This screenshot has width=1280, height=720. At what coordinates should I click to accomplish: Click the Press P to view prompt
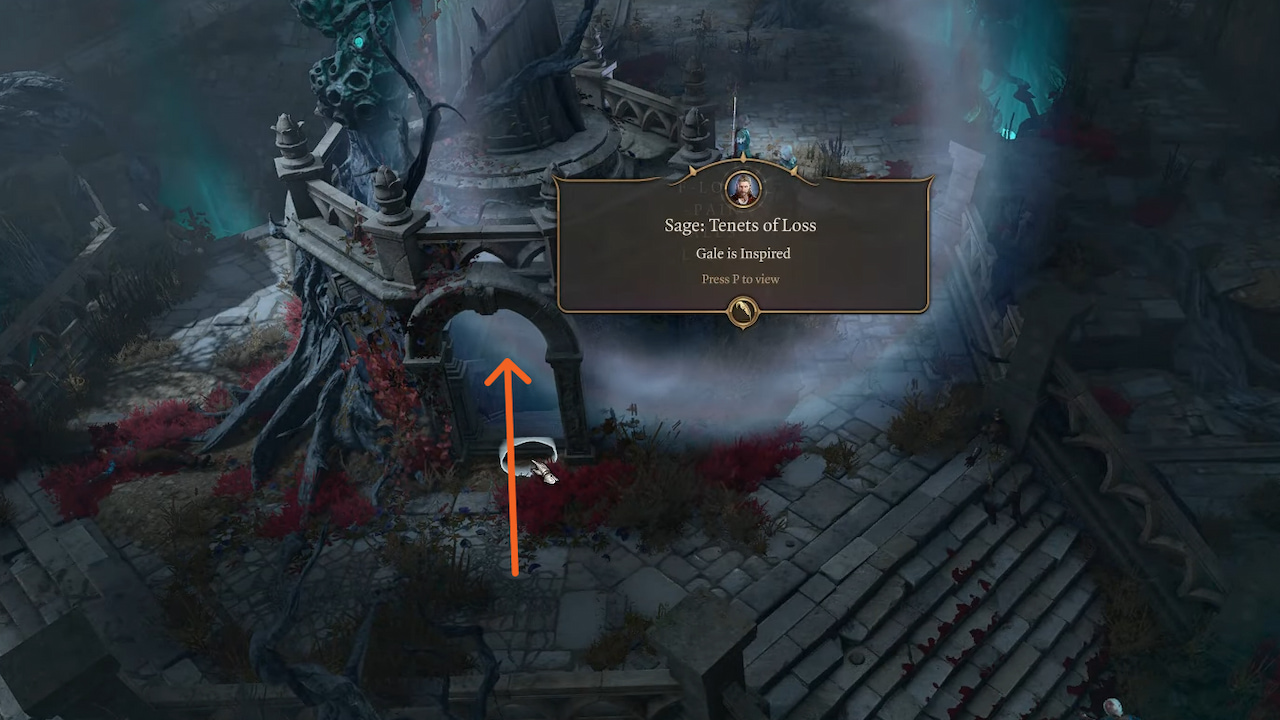[740, 279]
